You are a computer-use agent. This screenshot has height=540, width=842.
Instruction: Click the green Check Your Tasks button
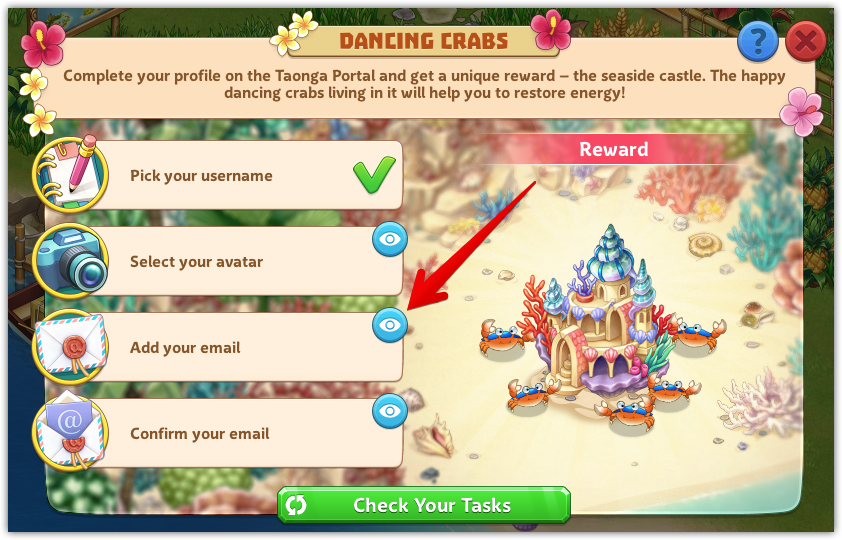(x=424, y=505)
